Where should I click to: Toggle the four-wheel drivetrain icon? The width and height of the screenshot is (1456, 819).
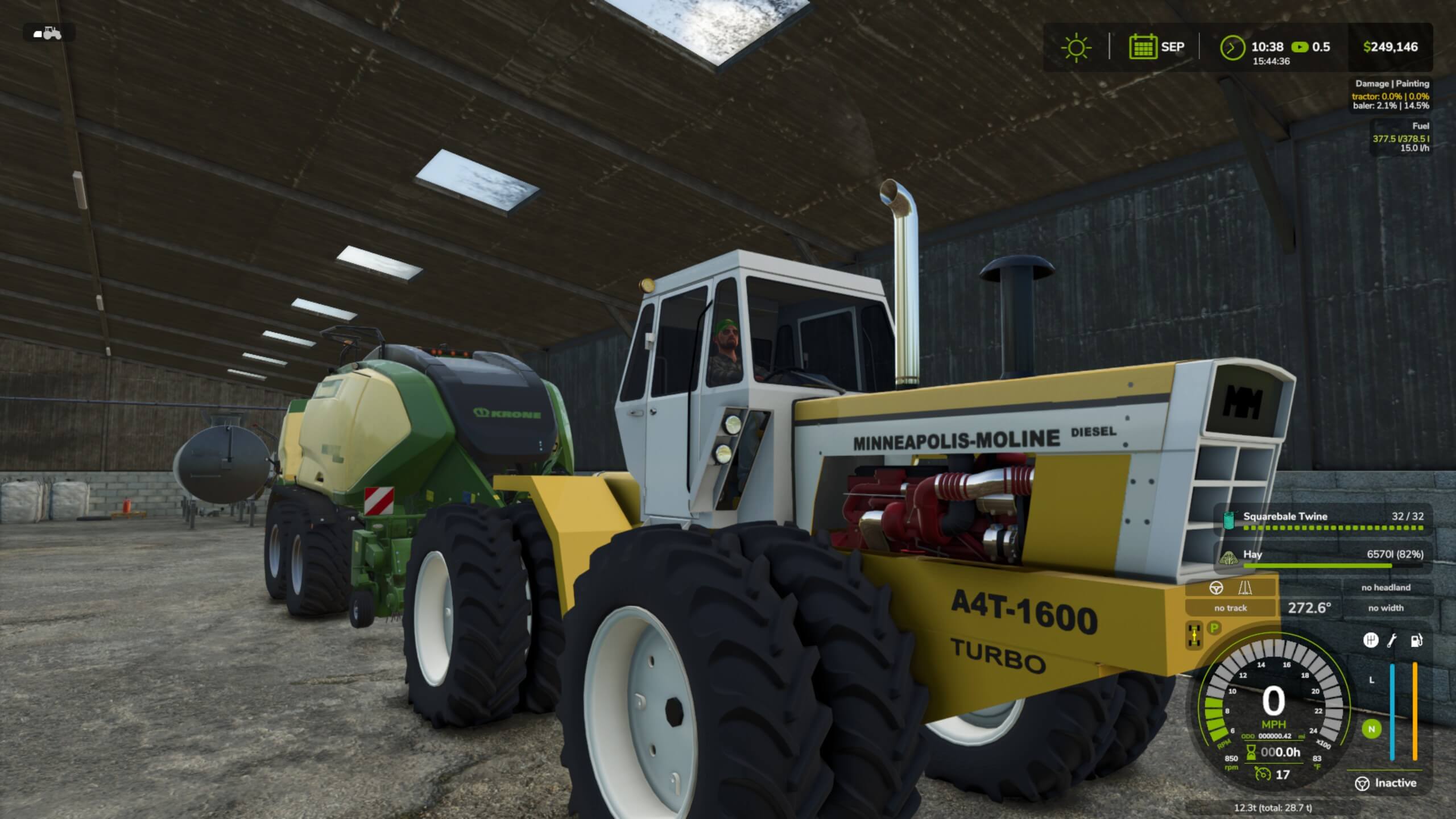coord(1194,635)
